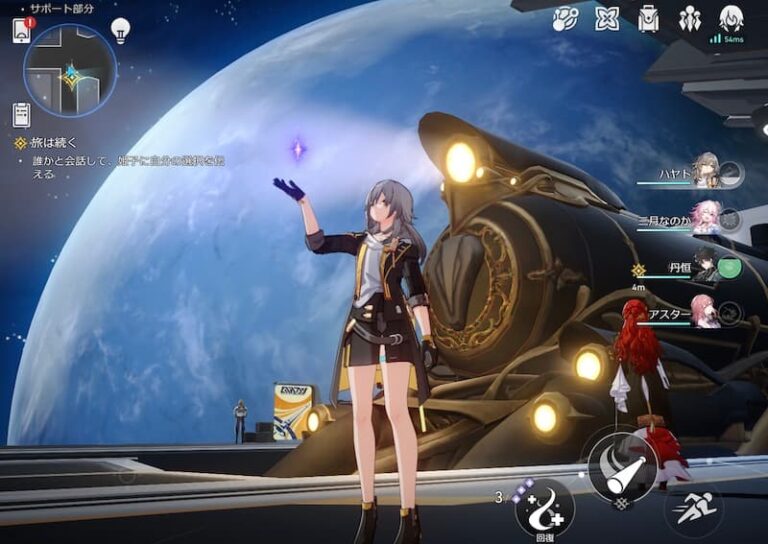
Task: Open the phone menu with red alert
Action: coord(22,31)
